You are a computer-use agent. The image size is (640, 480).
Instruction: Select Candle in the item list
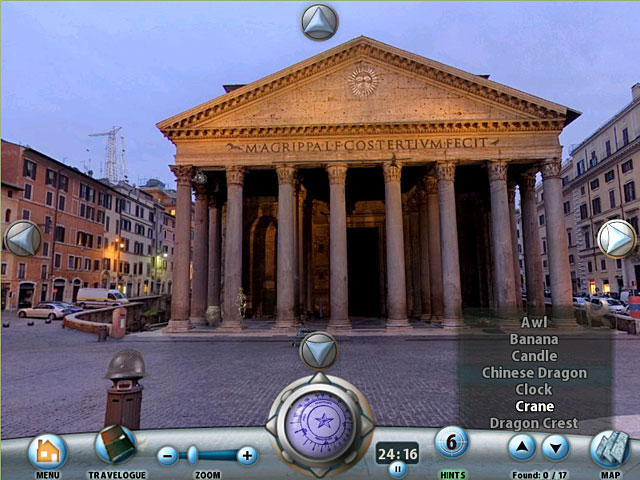point(533,356)
